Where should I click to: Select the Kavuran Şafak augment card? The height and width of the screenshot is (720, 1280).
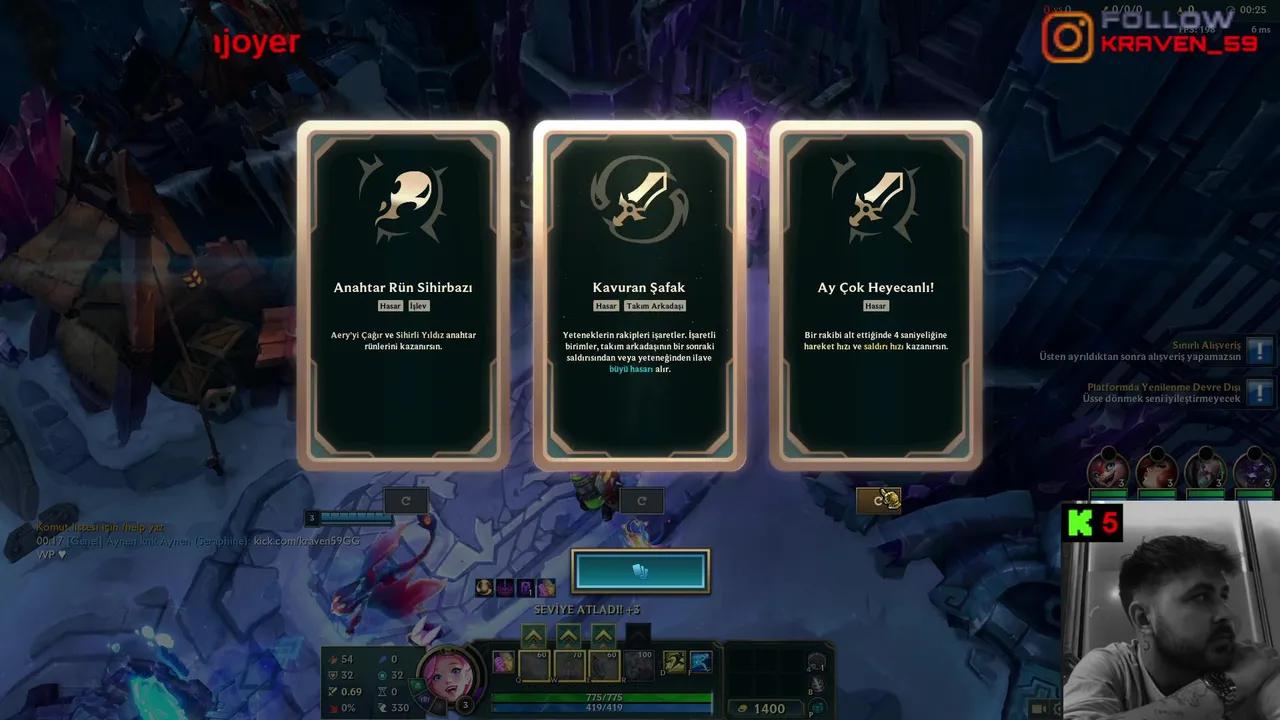[640, 295]
